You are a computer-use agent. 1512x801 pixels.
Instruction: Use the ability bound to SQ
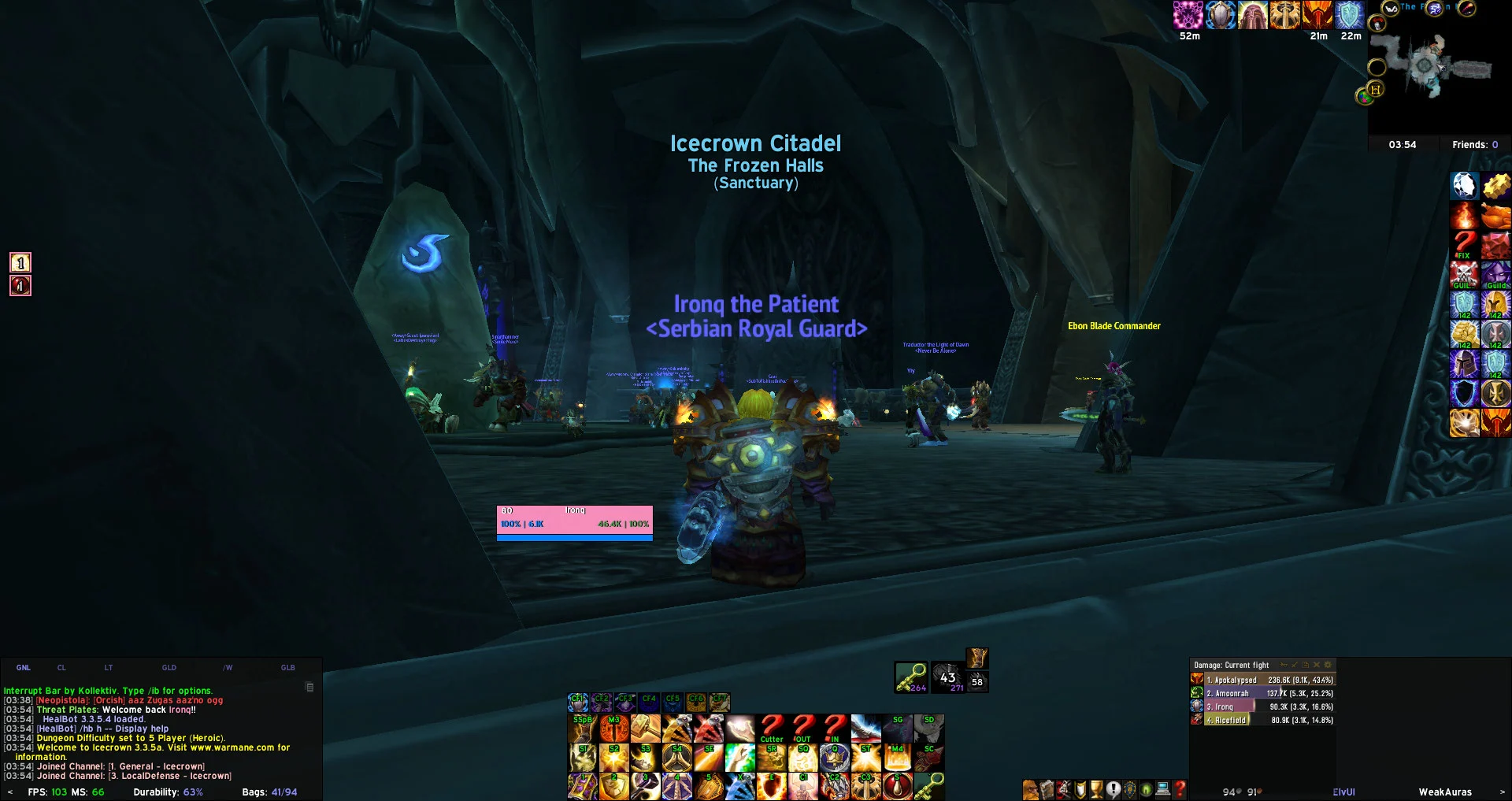point(803,759)
